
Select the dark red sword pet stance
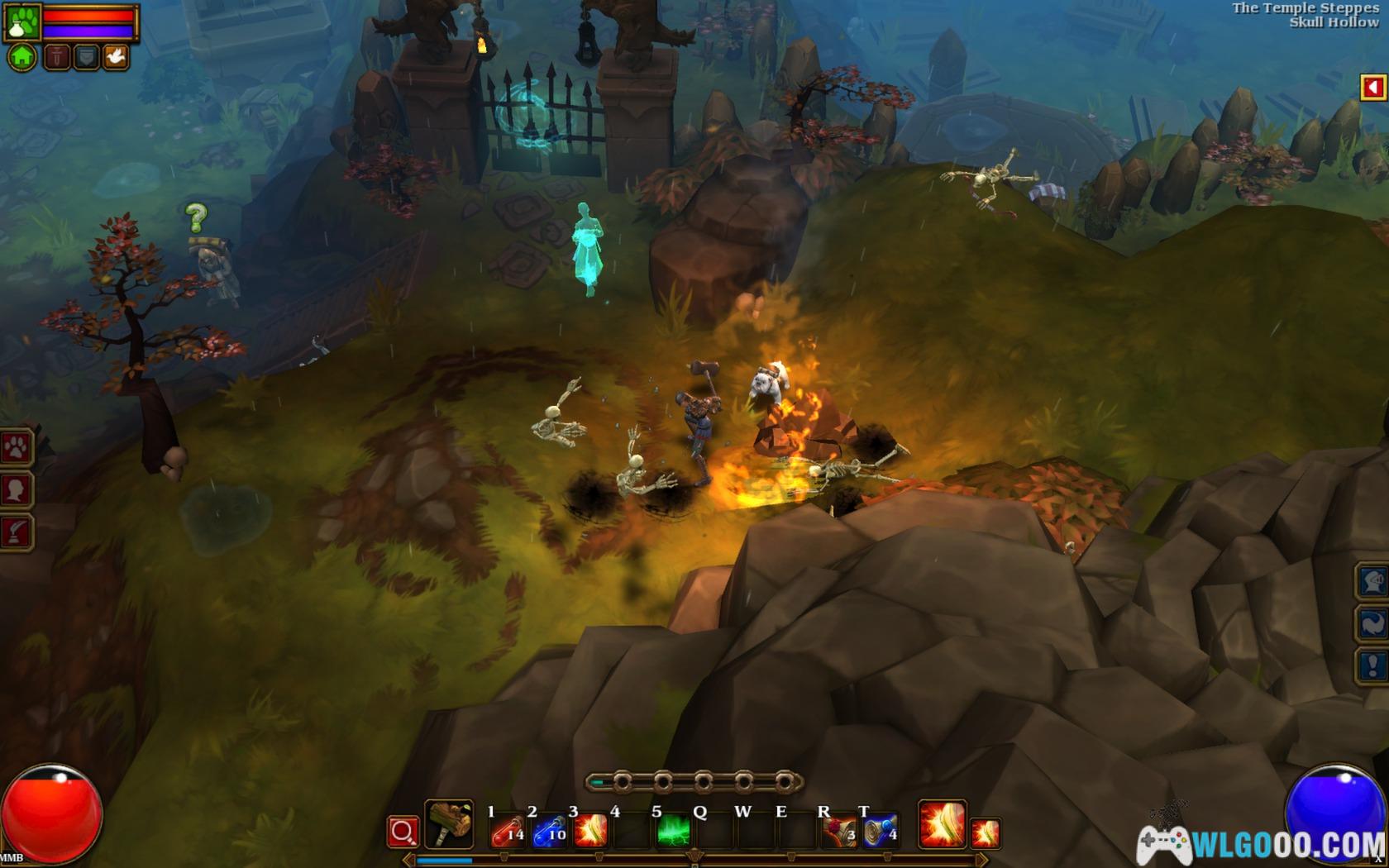[x=57, y=57]
